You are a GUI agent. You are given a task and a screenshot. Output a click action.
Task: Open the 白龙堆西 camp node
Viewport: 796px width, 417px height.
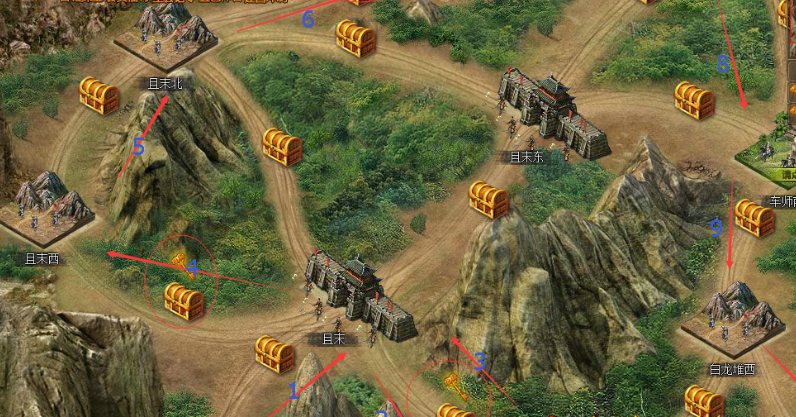point(733,317)
